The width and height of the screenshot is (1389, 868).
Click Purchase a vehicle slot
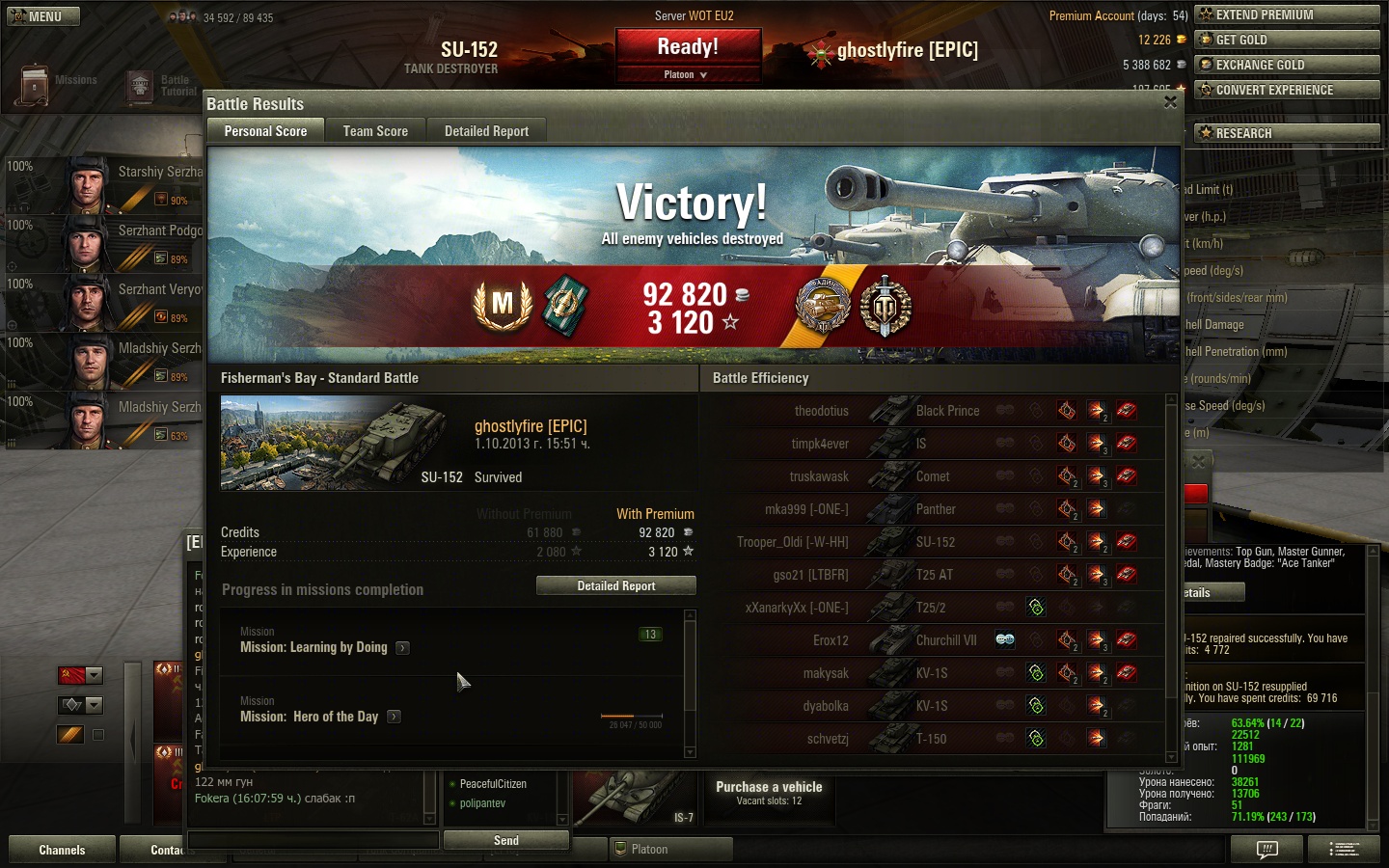click(x=769, y=793)
